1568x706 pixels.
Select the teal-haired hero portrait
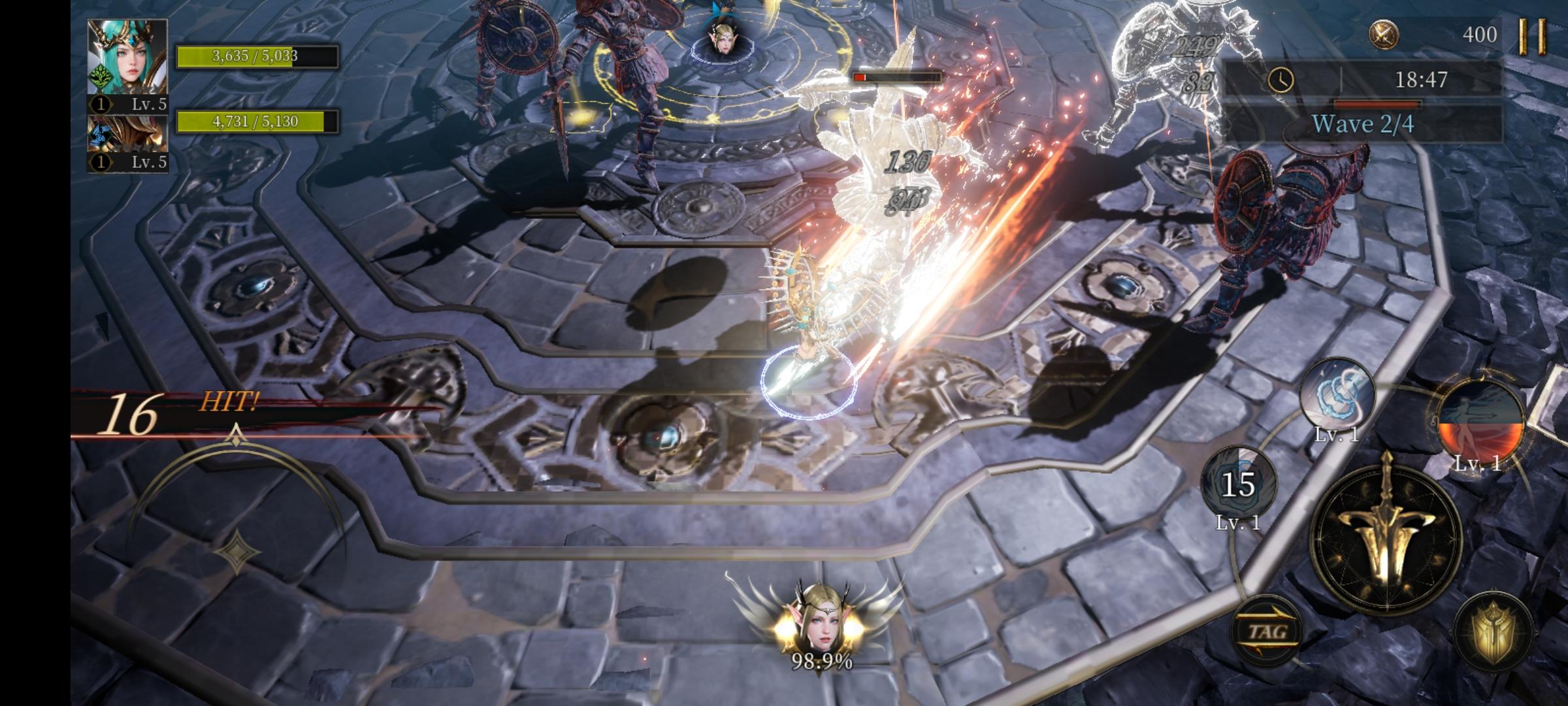[x=127, y=57]
